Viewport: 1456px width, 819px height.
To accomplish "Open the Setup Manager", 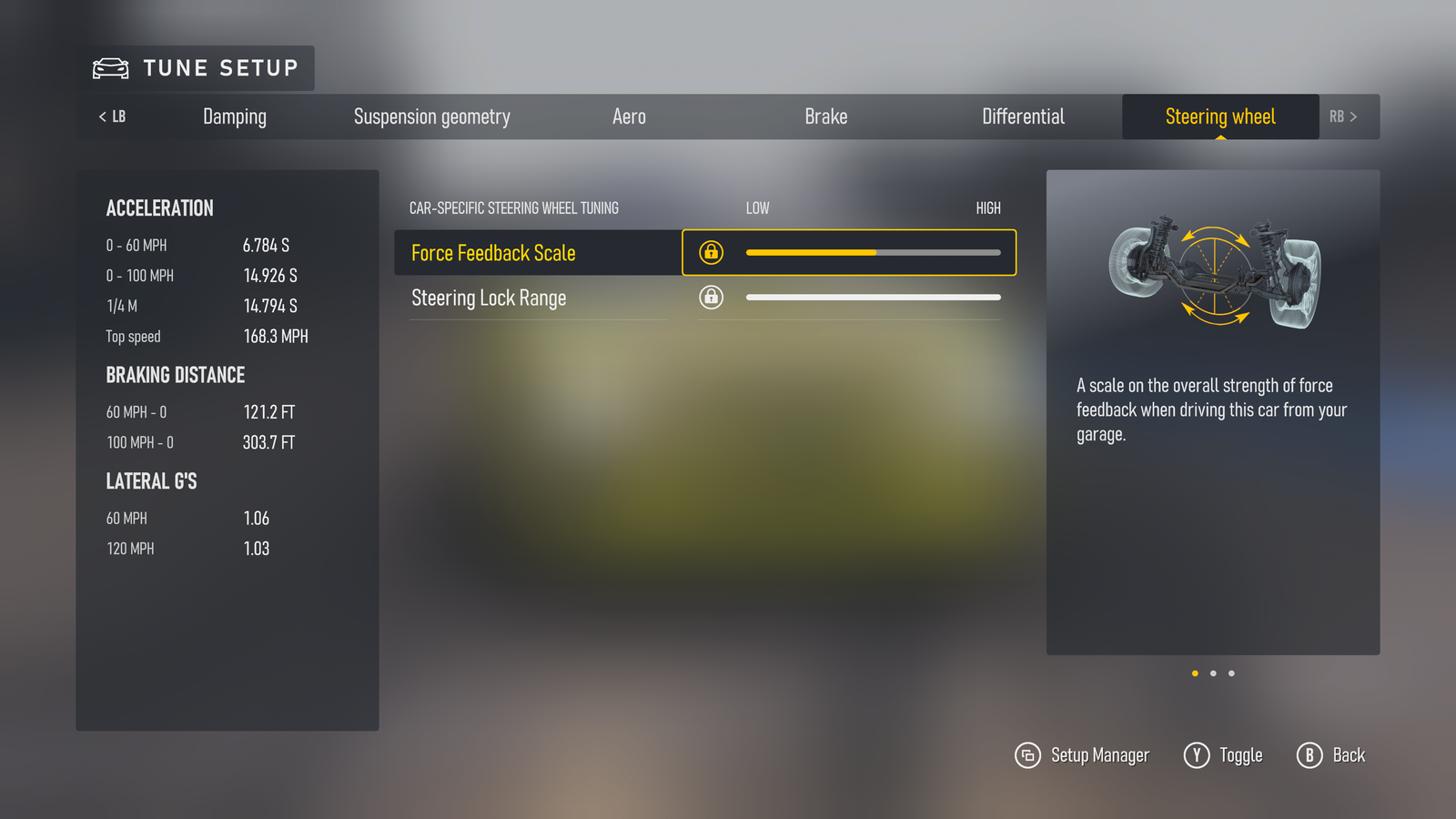I will 1082,755.
